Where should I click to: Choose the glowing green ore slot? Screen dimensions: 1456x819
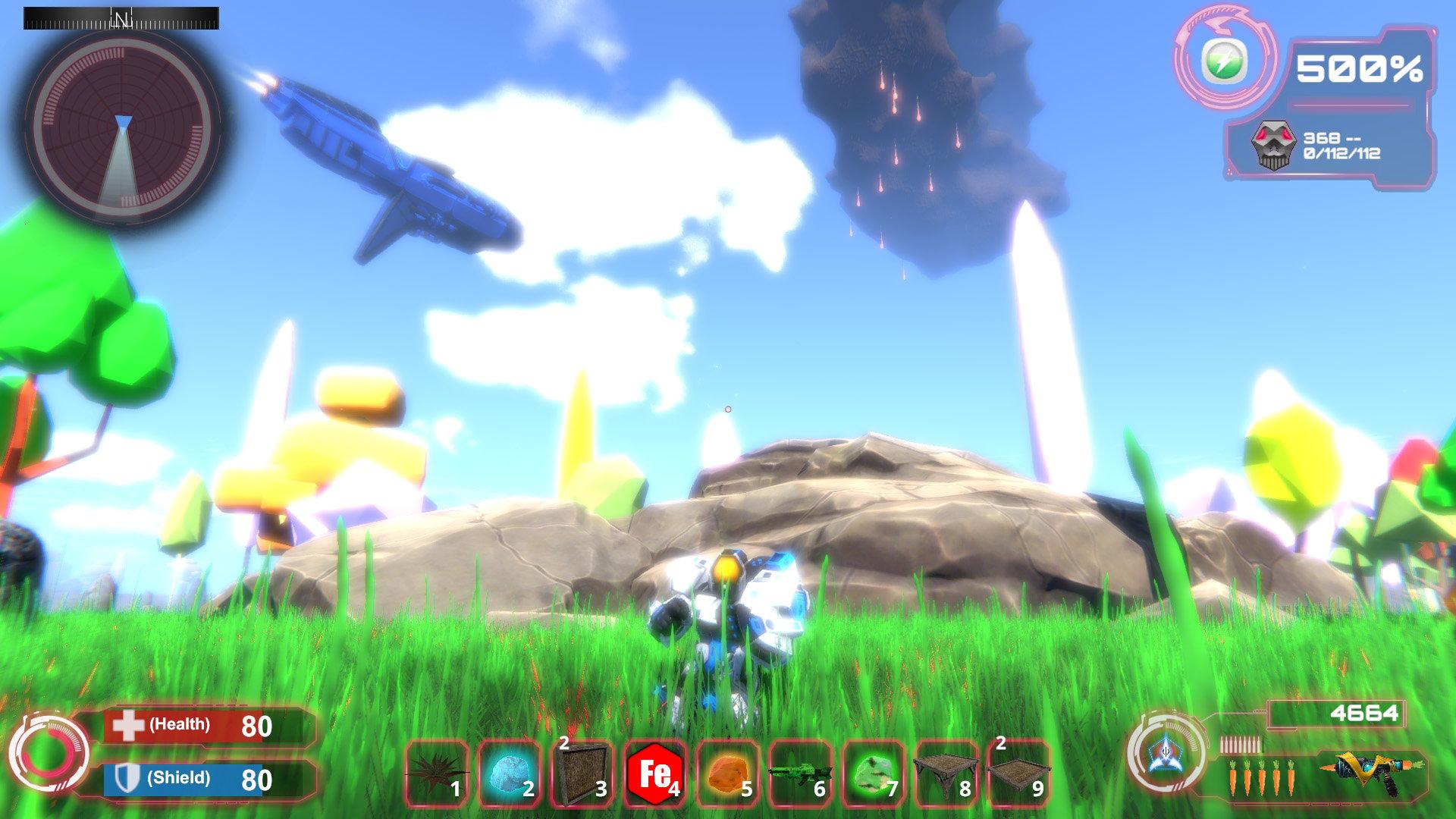tap(873, 773)
